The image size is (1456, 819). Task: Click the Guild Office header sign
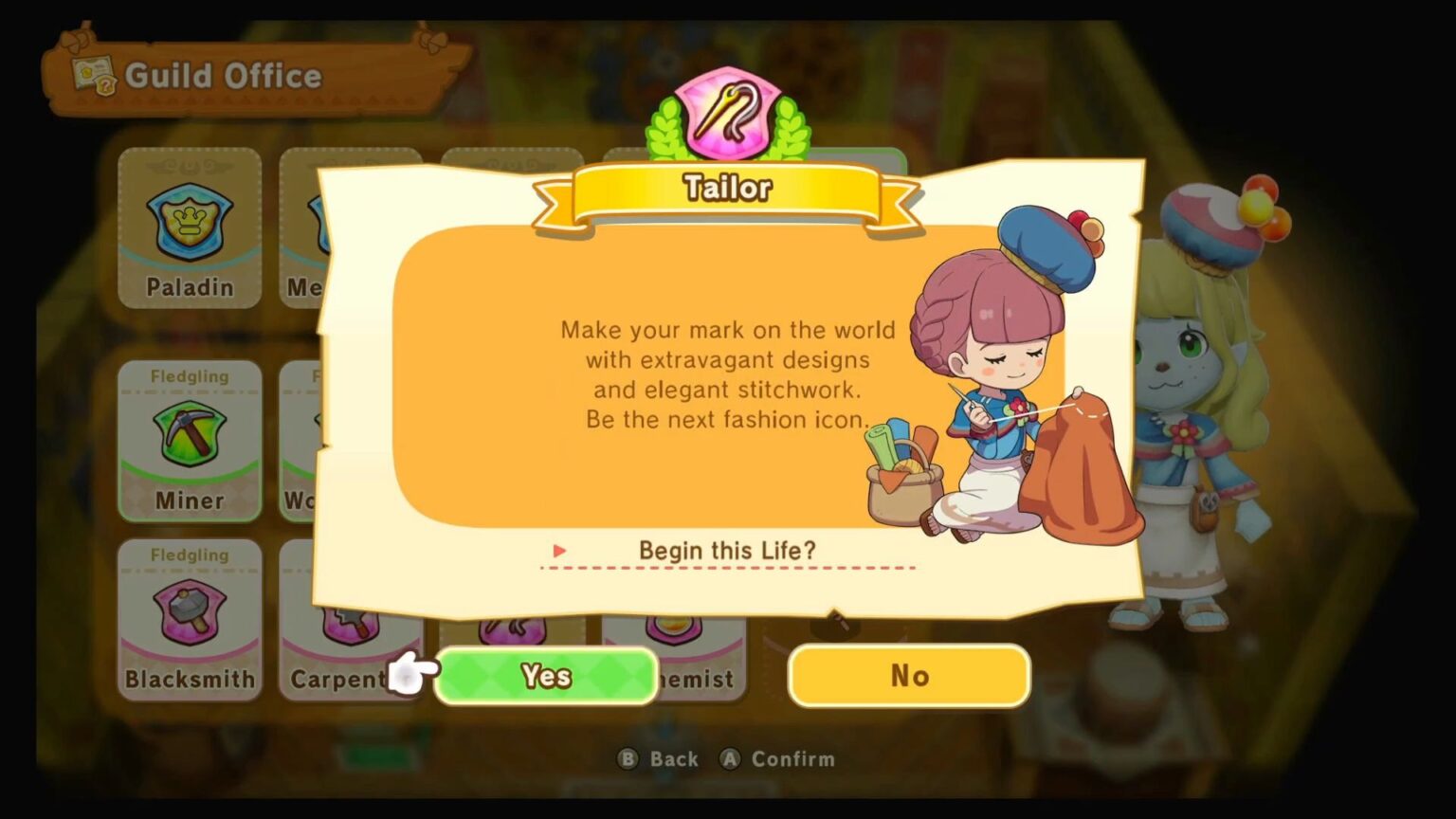225,76
